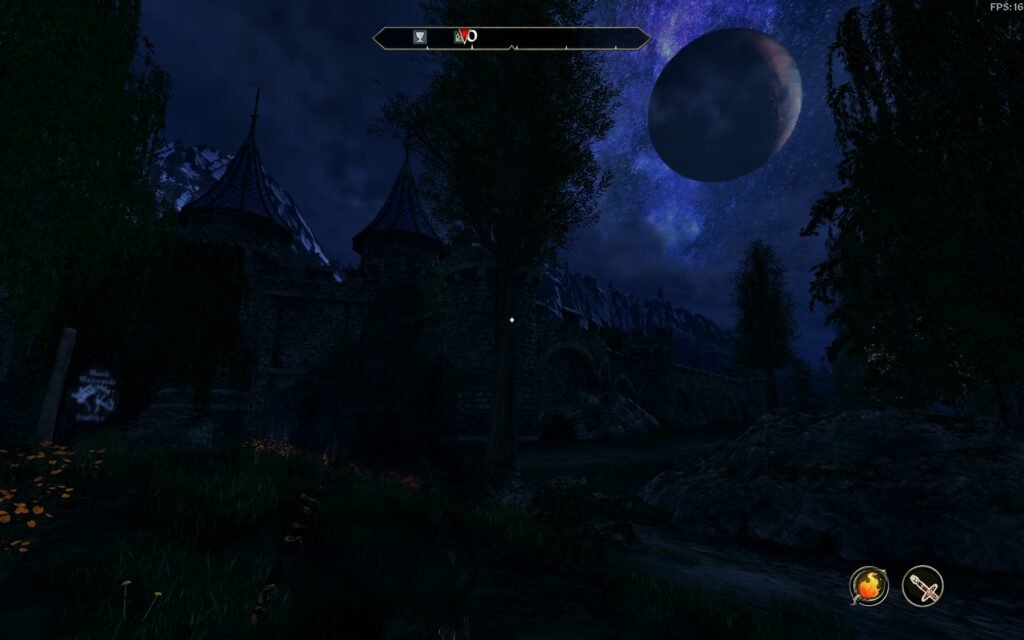Click the goblet marker on the compass
Screen dimensions: 1024x640
[420, 37]
